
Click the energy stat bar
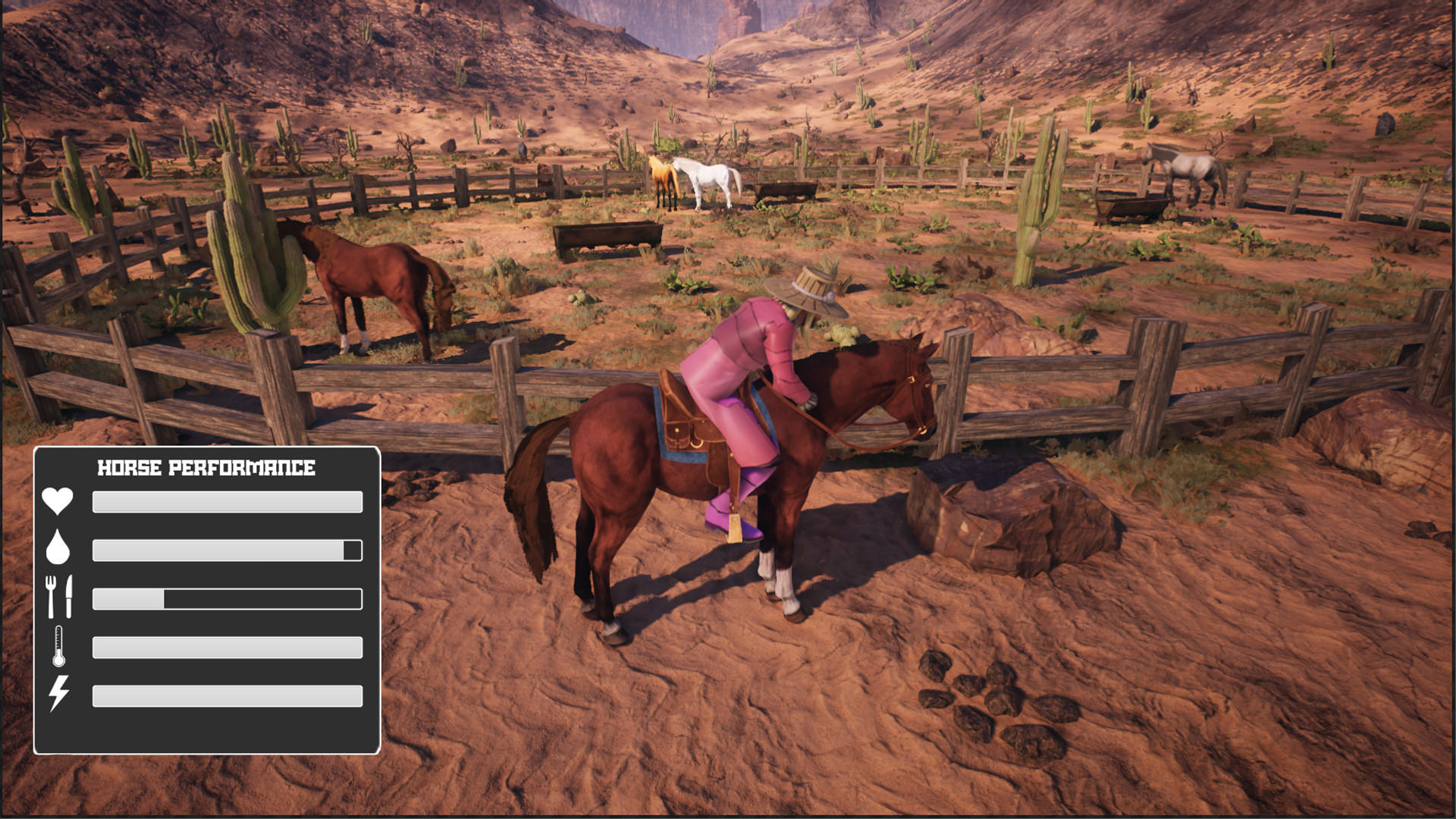tap(226, 694)
